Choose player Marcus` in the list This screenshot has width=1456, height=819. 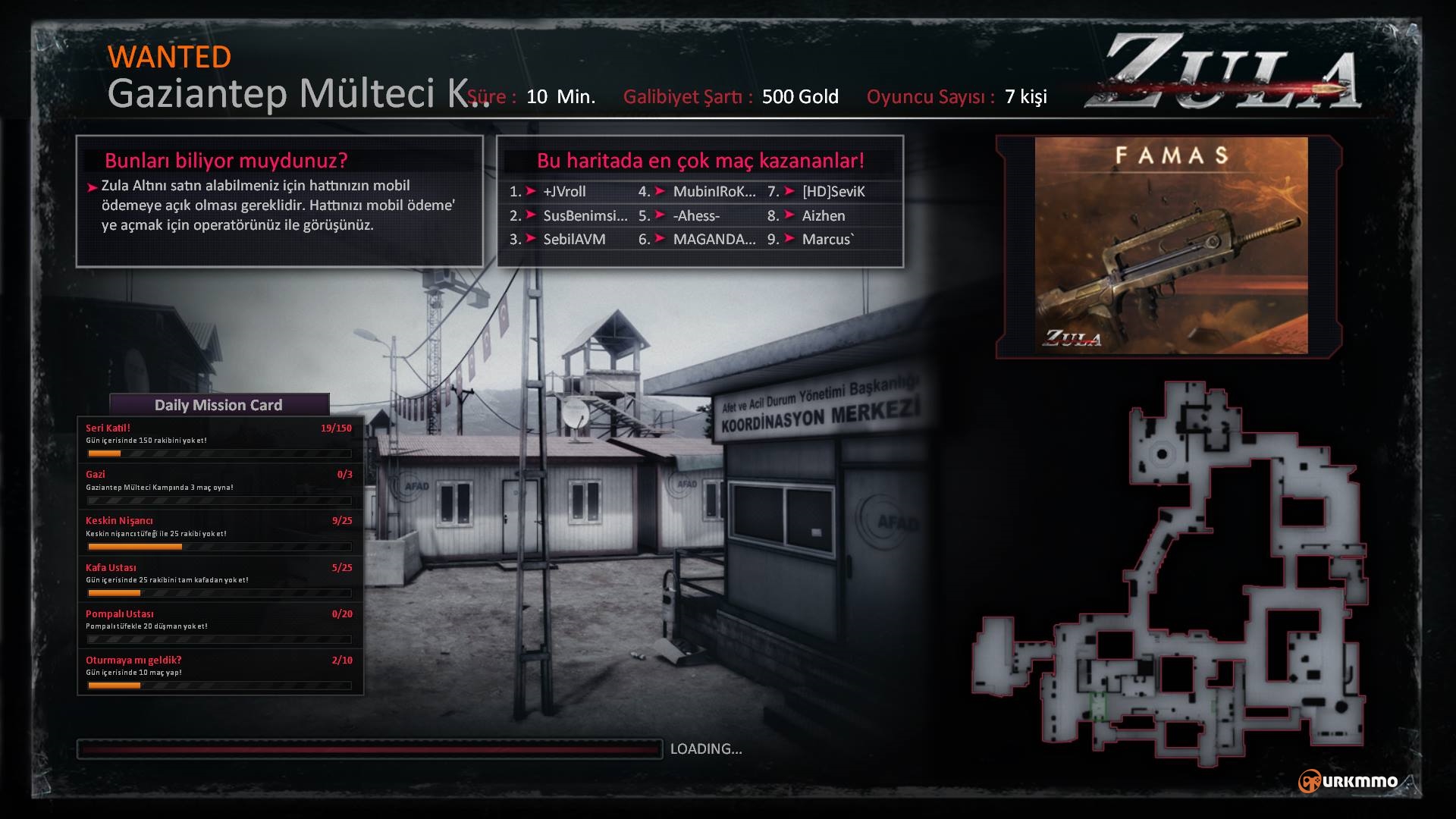coord(827,240)
